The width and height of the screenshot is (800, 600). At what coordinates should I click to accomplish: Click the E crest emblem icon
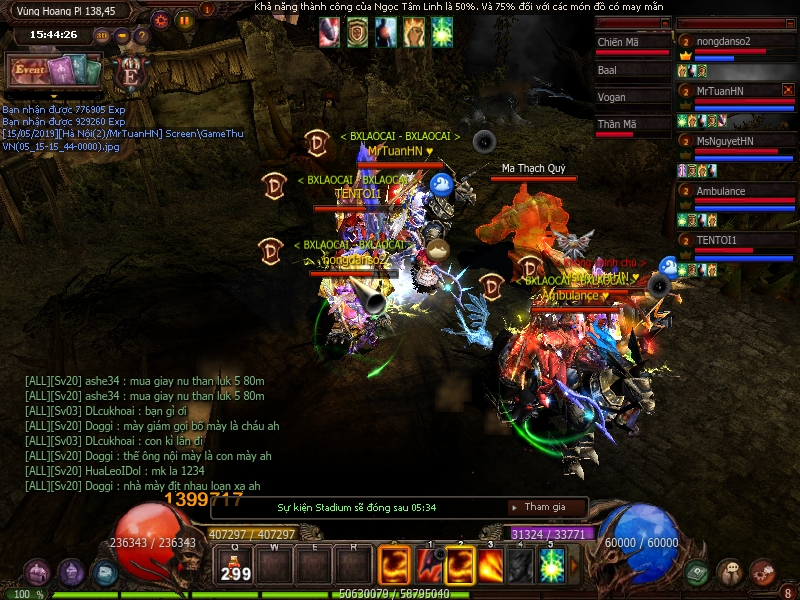click(x=130, y=72)
